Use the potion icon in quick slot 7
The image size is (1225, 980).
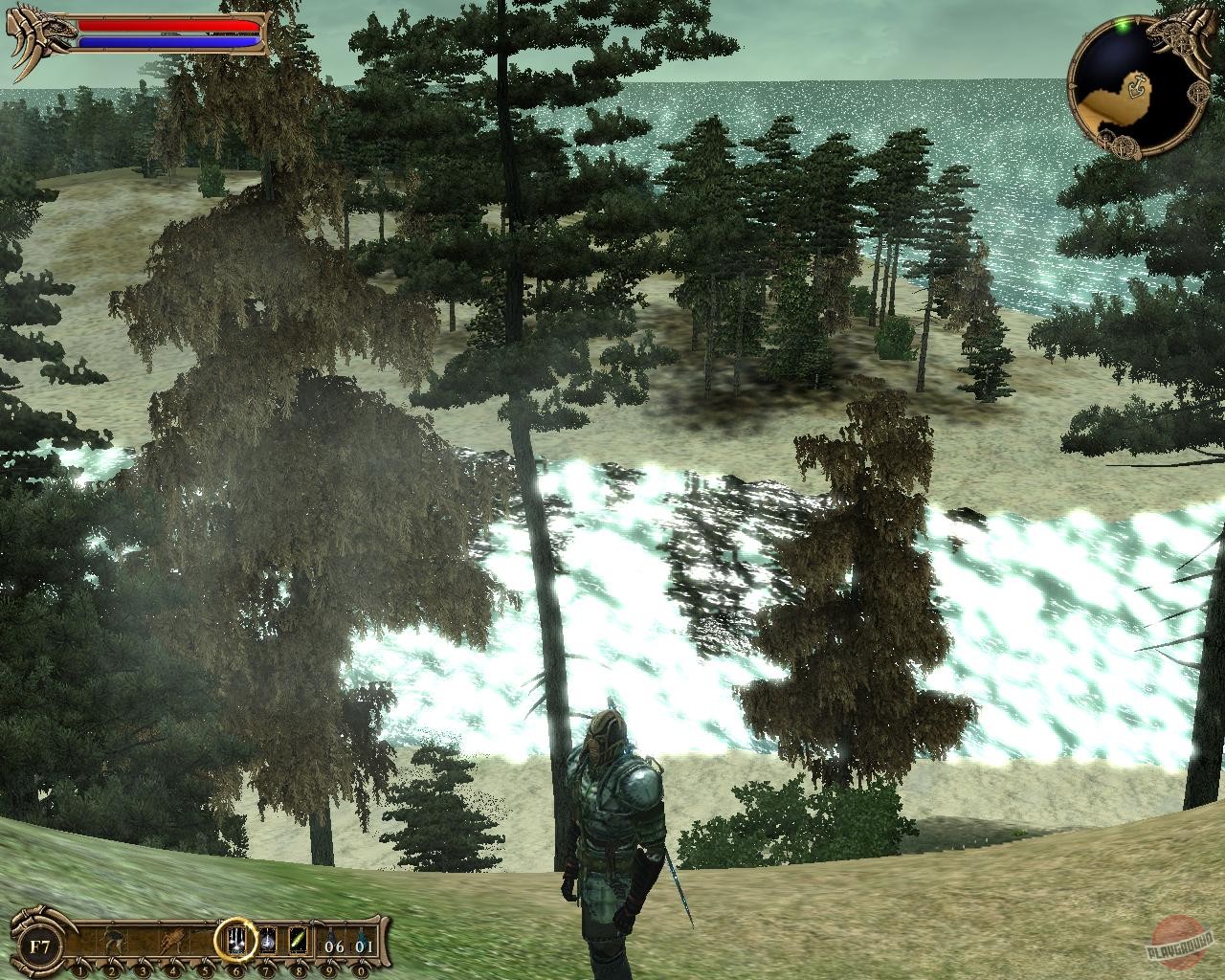267,939
